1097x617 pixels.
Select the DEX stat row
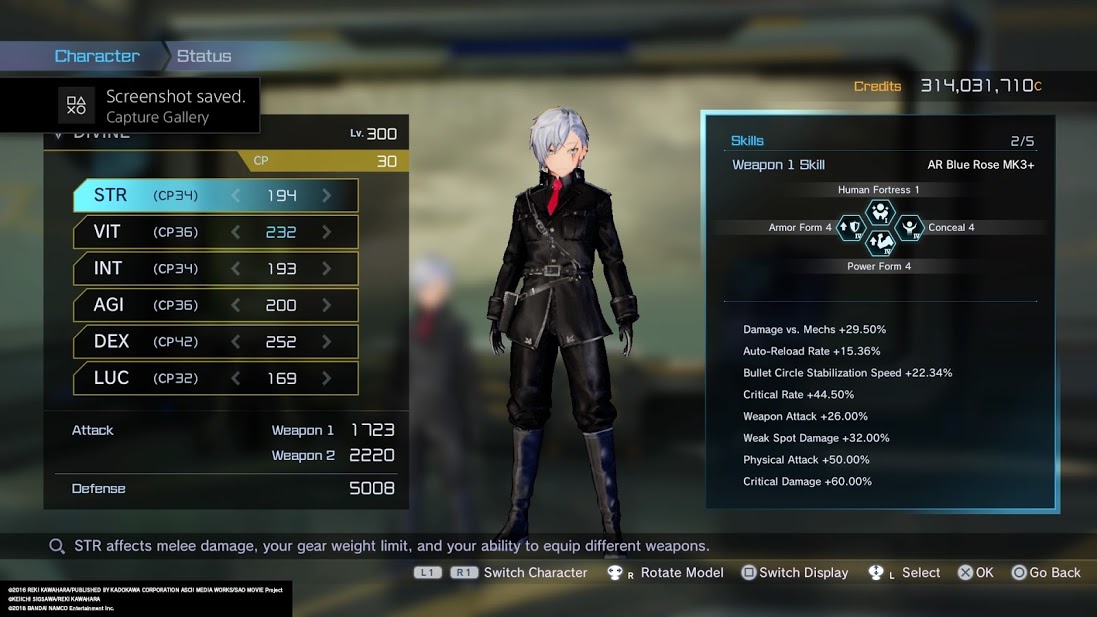pos(215,341)
